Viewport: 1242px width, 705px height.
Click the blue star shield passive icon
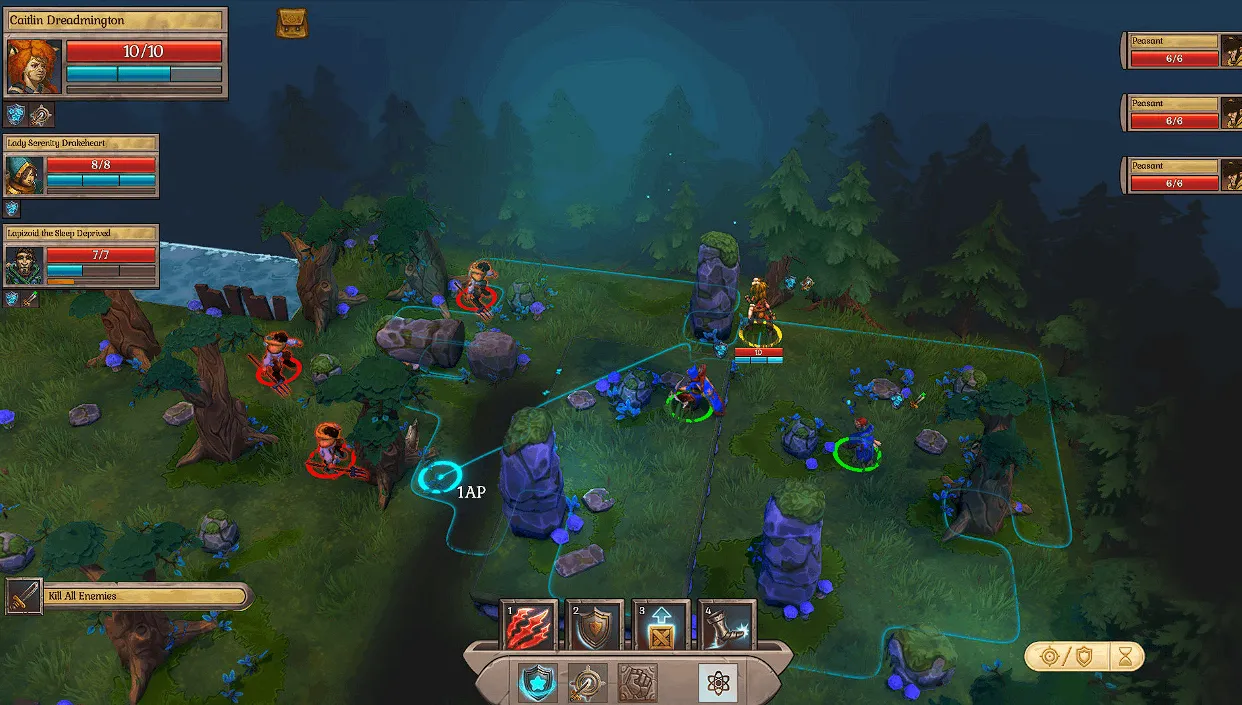pyautogui.click(x=537, y=683)
